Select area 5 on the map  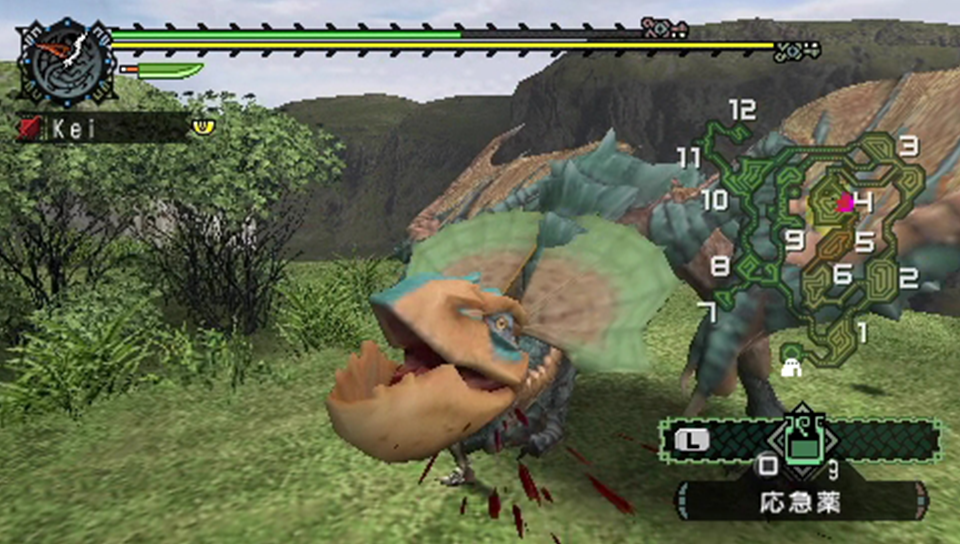point(864,242)
